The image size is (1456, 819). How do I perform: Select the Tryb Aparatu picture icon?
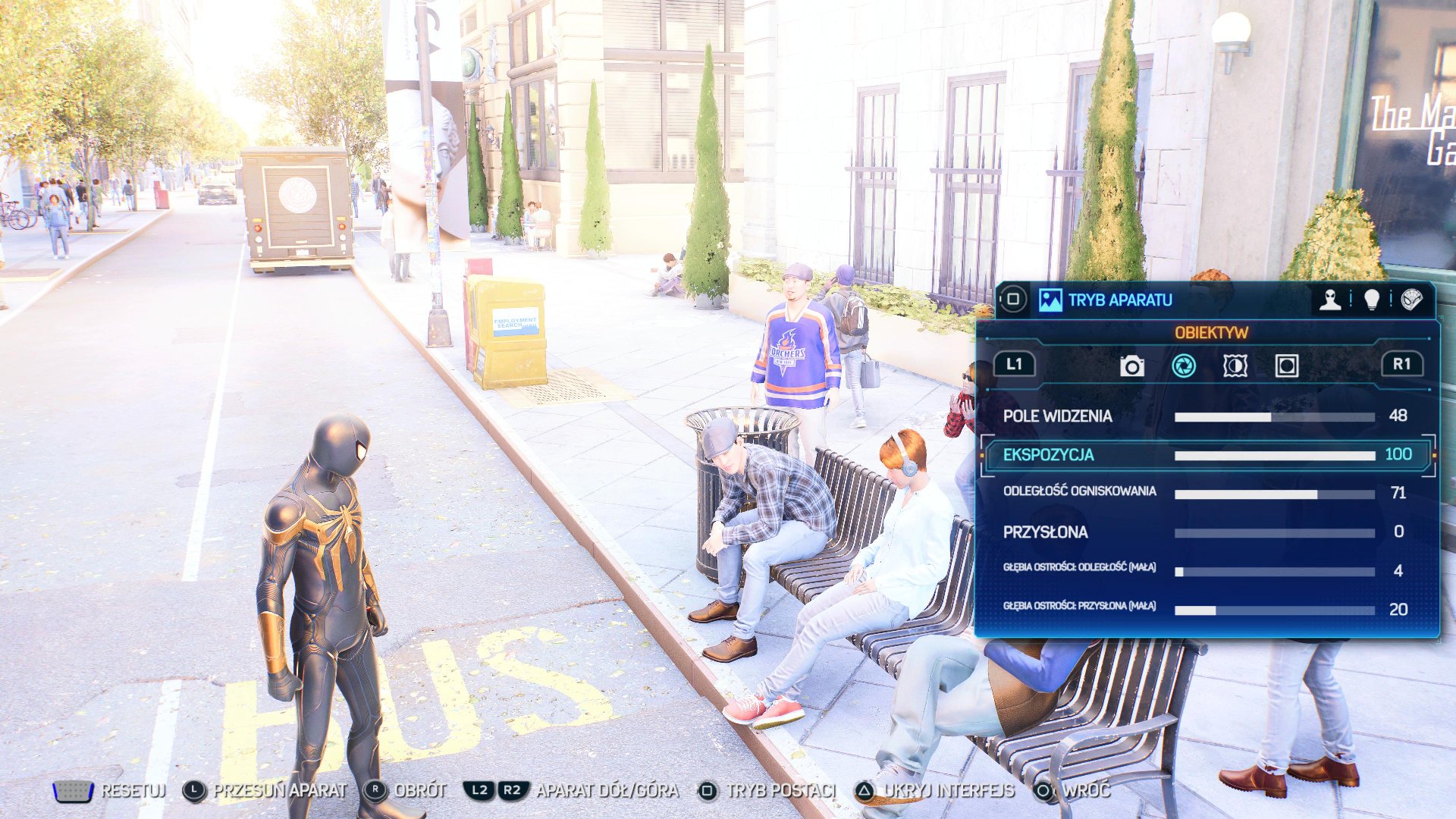tap(1050, 300)
